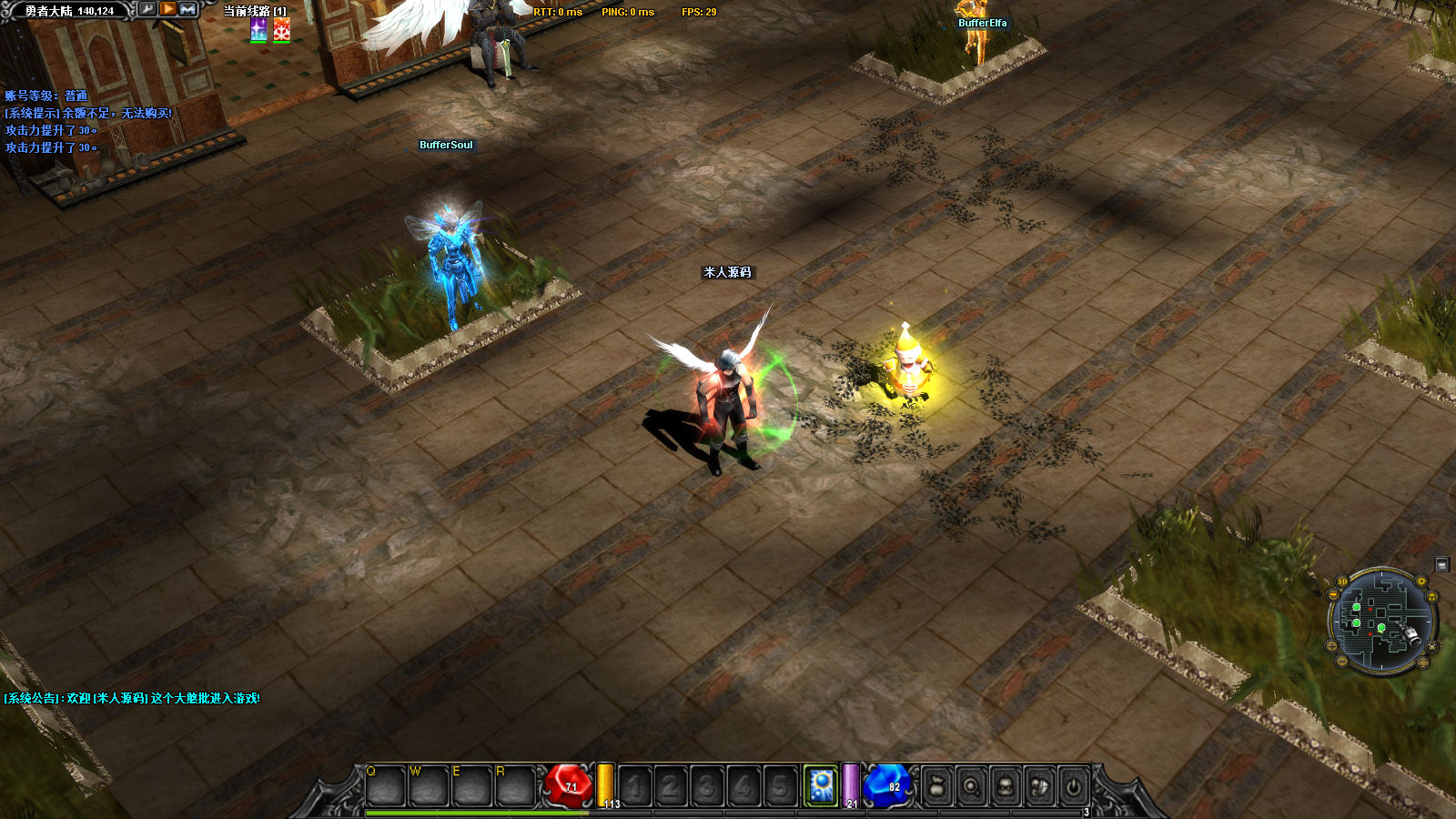This screenshot has width=1456, height=819.
Task: Select the empty Q skill slot
Action: (x=385, y=786)
